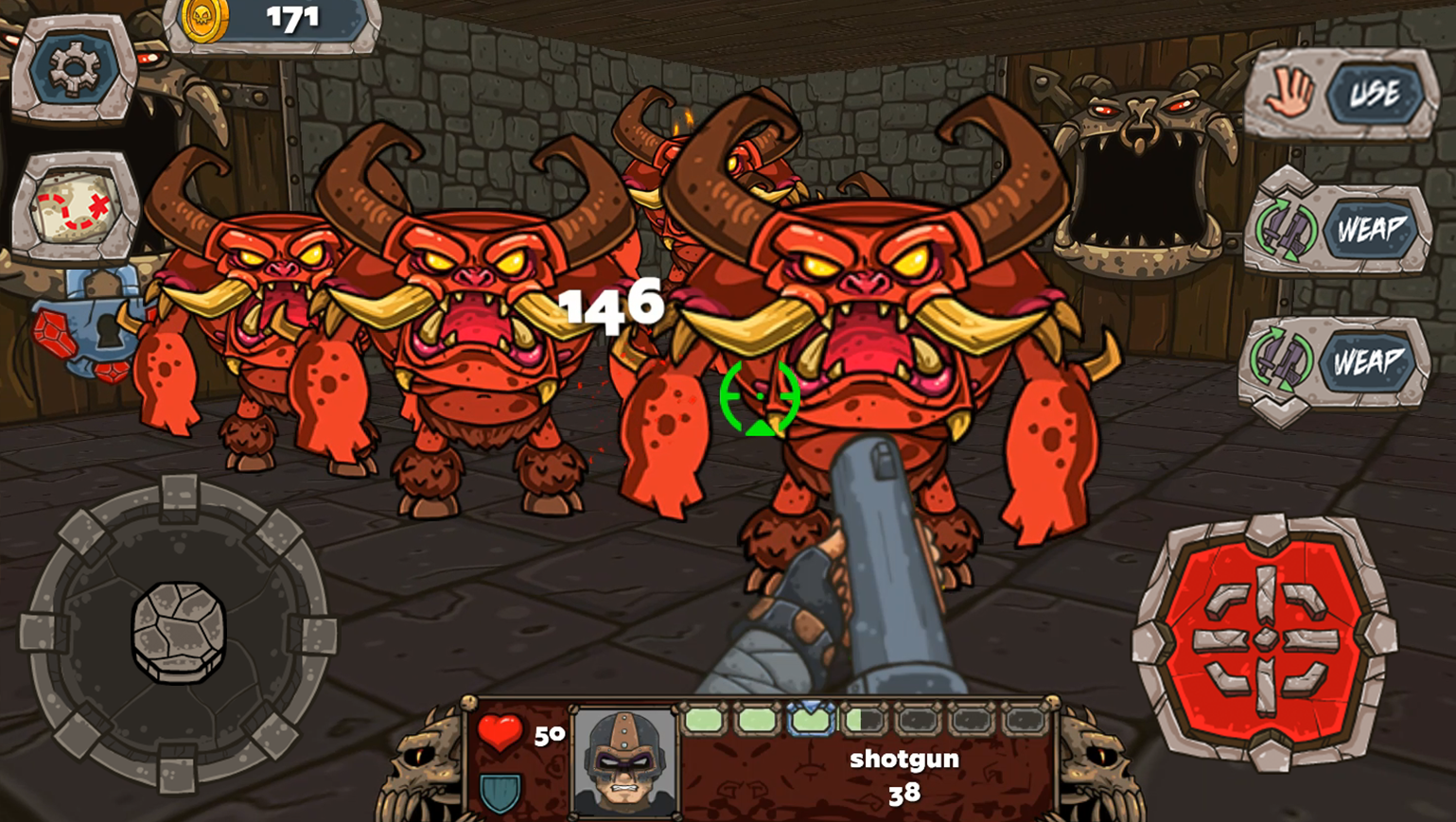Open the minimap icon below the gear
1456x822 pixels.
click(76, 203)
